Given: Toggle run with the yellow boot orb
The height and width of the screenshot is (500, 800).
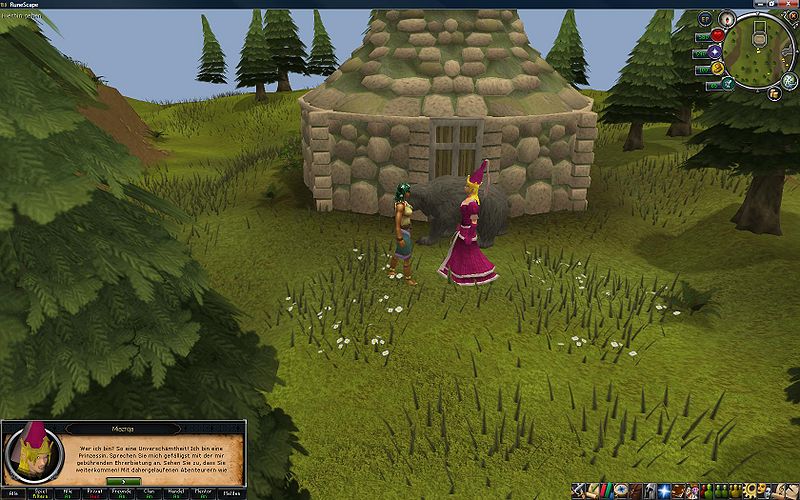Looking at the screenshot, I should 717,68.
